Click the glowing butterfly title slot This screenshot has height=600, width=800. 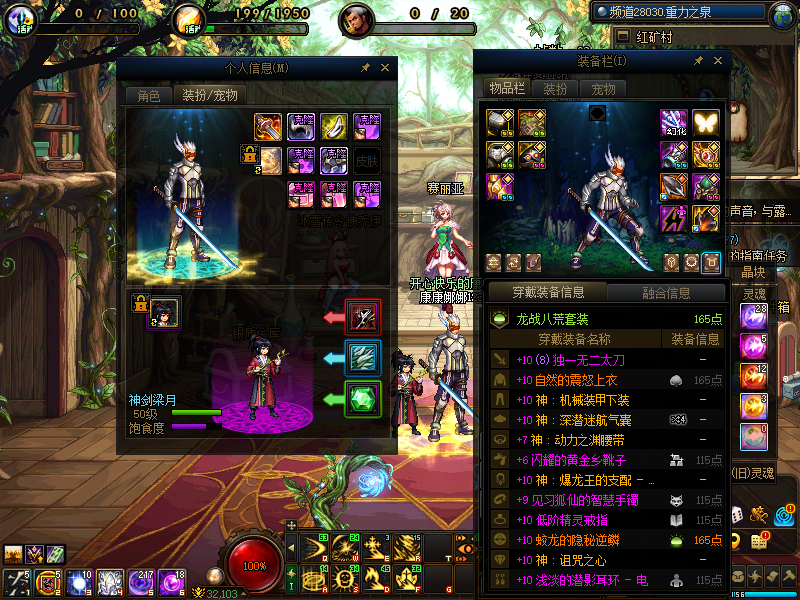706,123
